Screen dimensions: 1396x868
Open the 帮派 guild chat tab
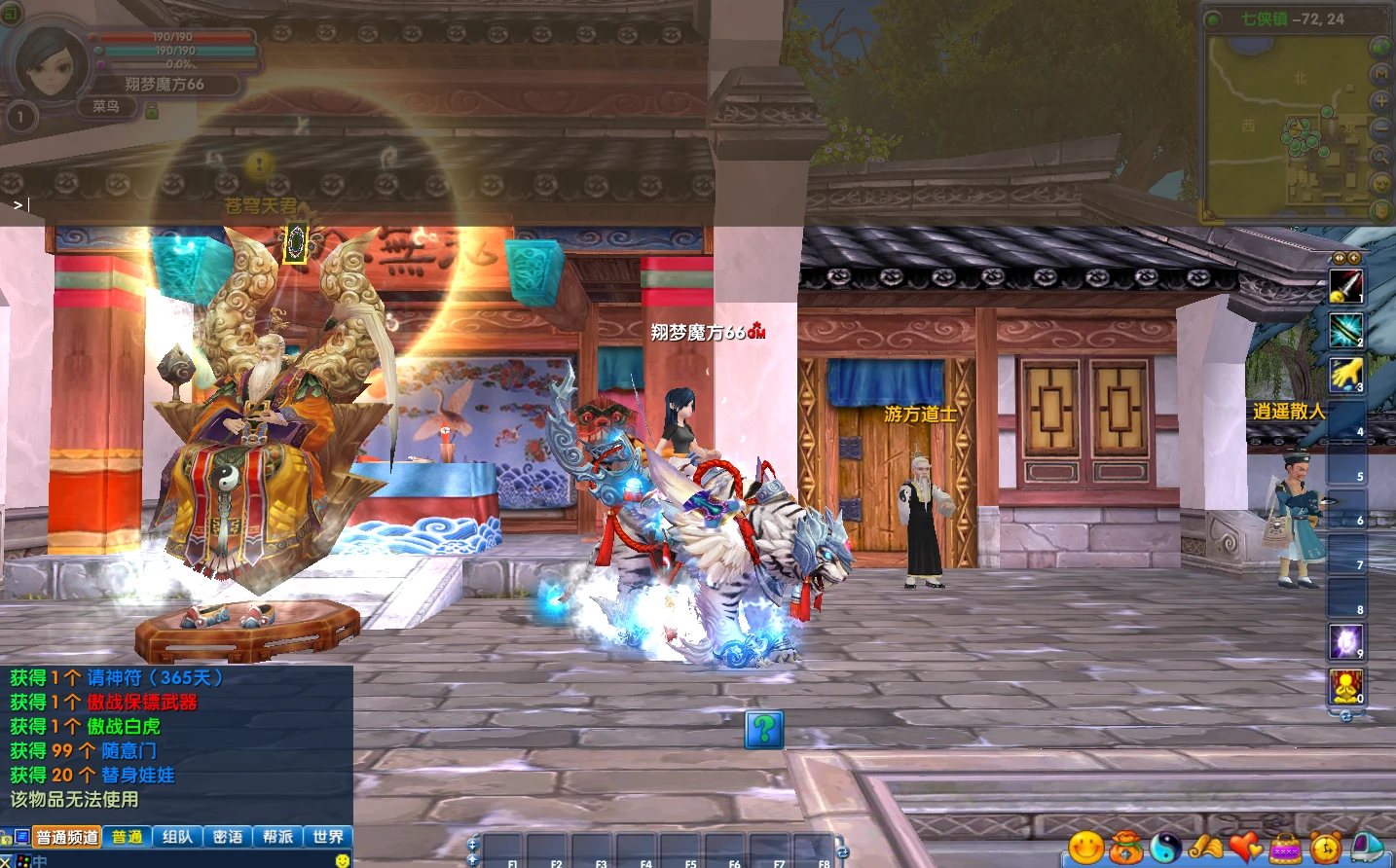[277, 837]
